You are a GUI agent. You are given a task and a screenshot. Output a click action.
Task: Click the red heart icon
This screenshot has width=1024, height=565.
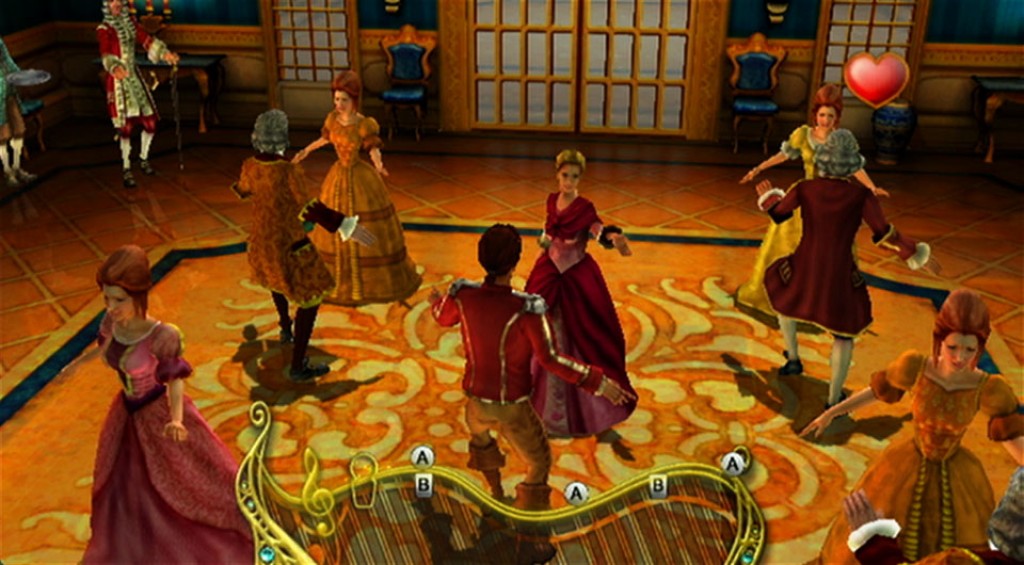point(876,79)
